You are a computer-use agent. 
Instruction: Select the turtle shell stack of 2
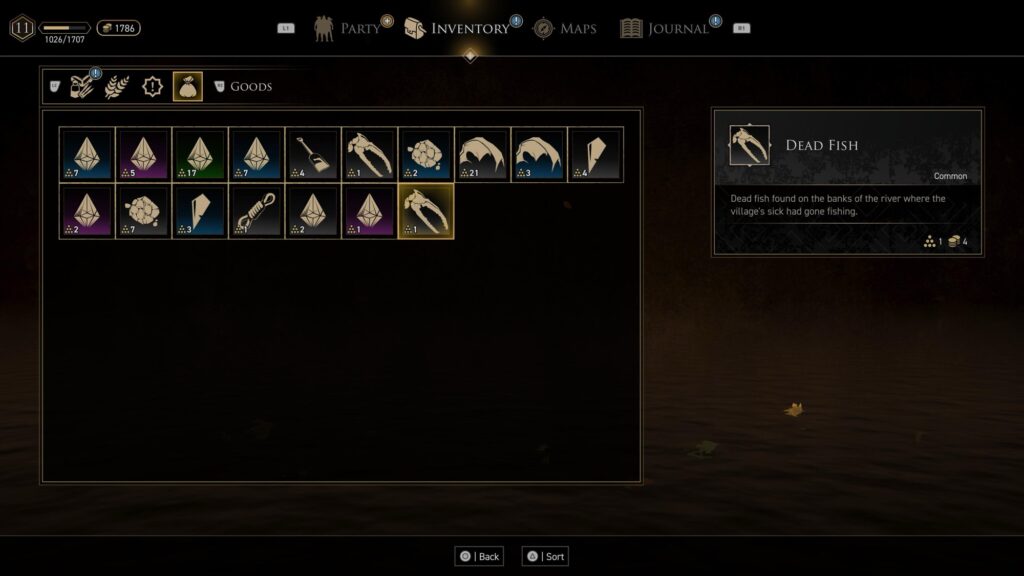(426, 154)
